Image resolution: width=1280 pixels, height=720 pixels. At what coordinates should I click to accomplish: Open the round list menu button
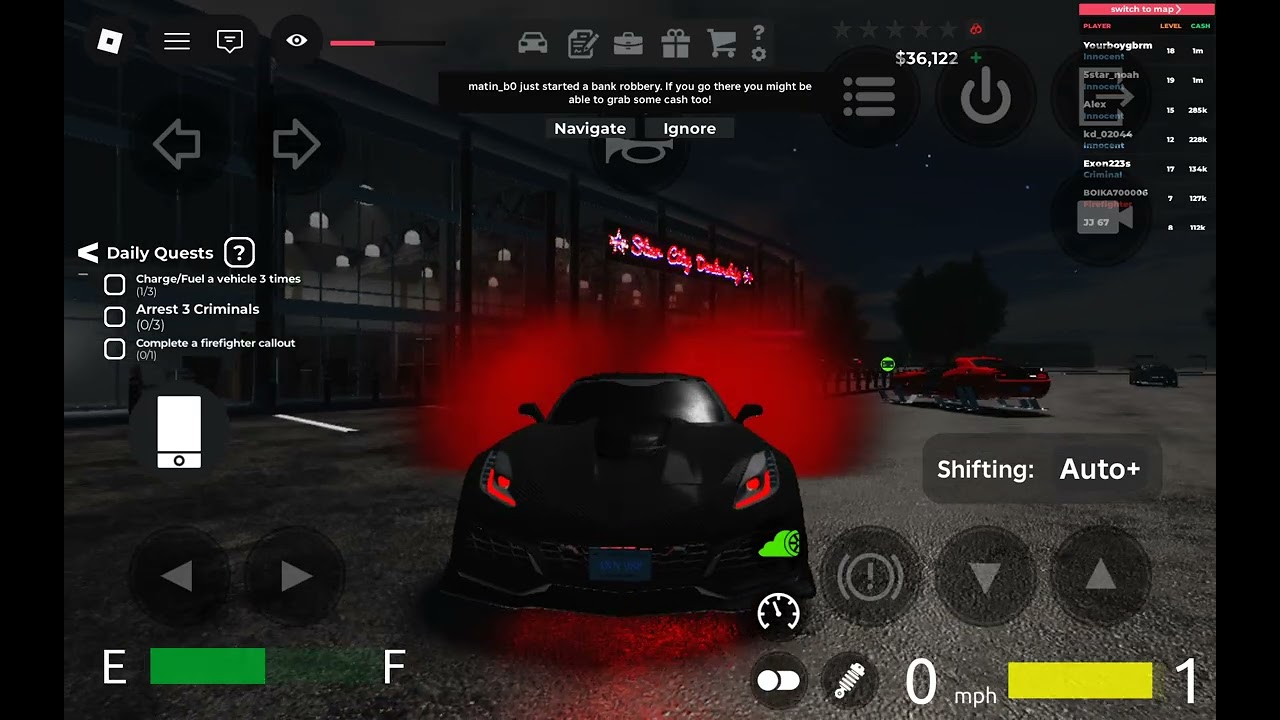(869, 97)
